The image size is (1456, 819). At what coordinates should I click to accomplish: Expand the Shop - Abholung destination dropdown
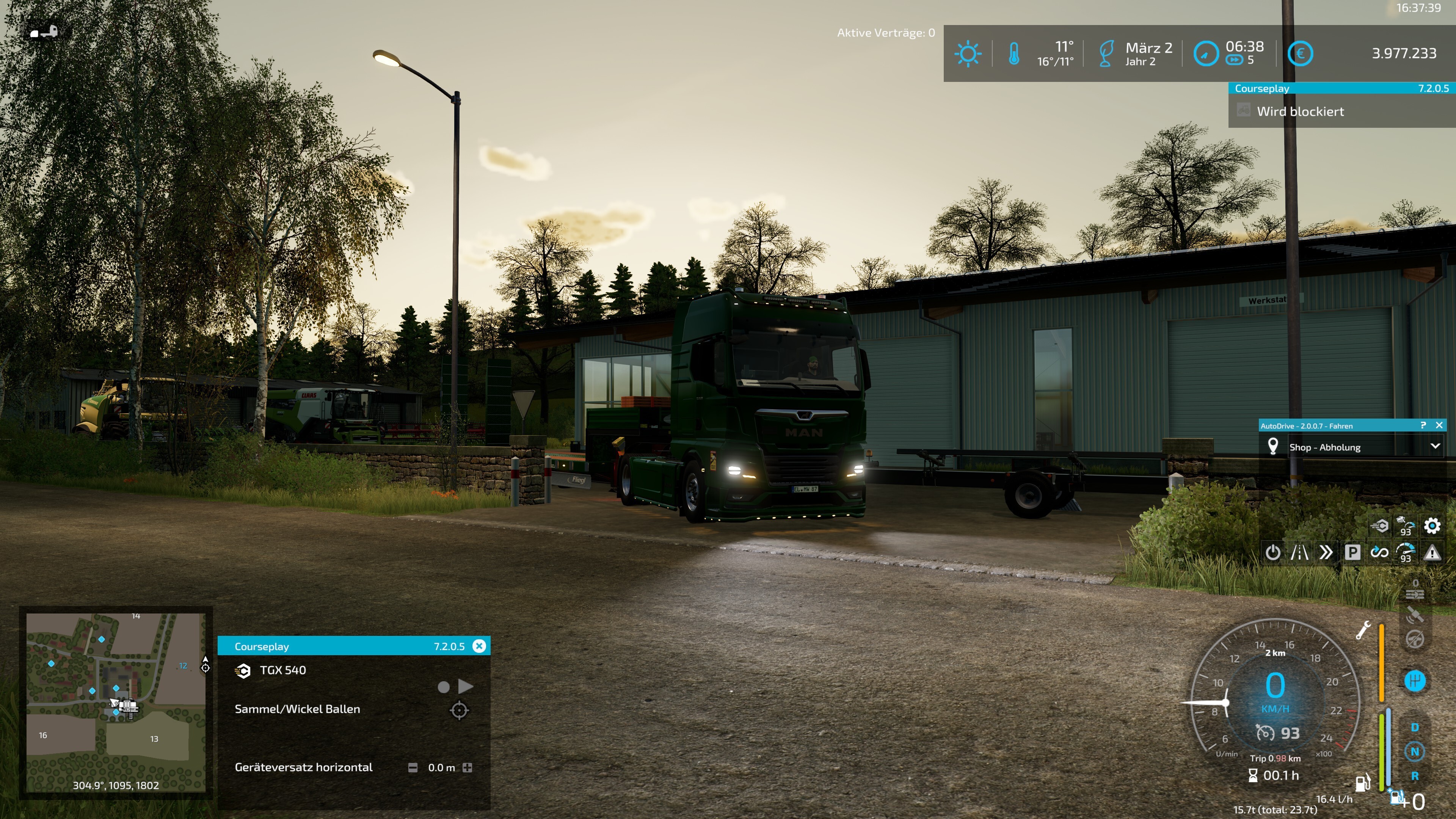click(x=1434, y=447)
